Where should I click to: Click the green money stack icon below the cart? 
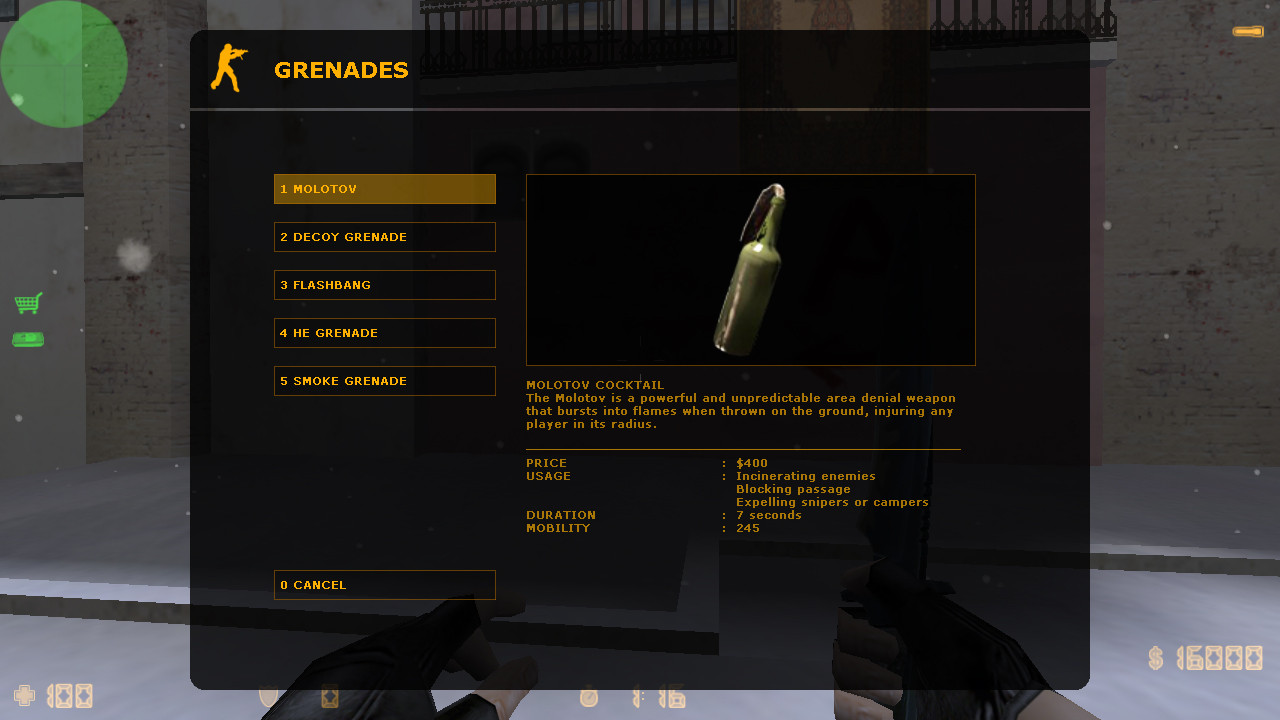point(28,339)
